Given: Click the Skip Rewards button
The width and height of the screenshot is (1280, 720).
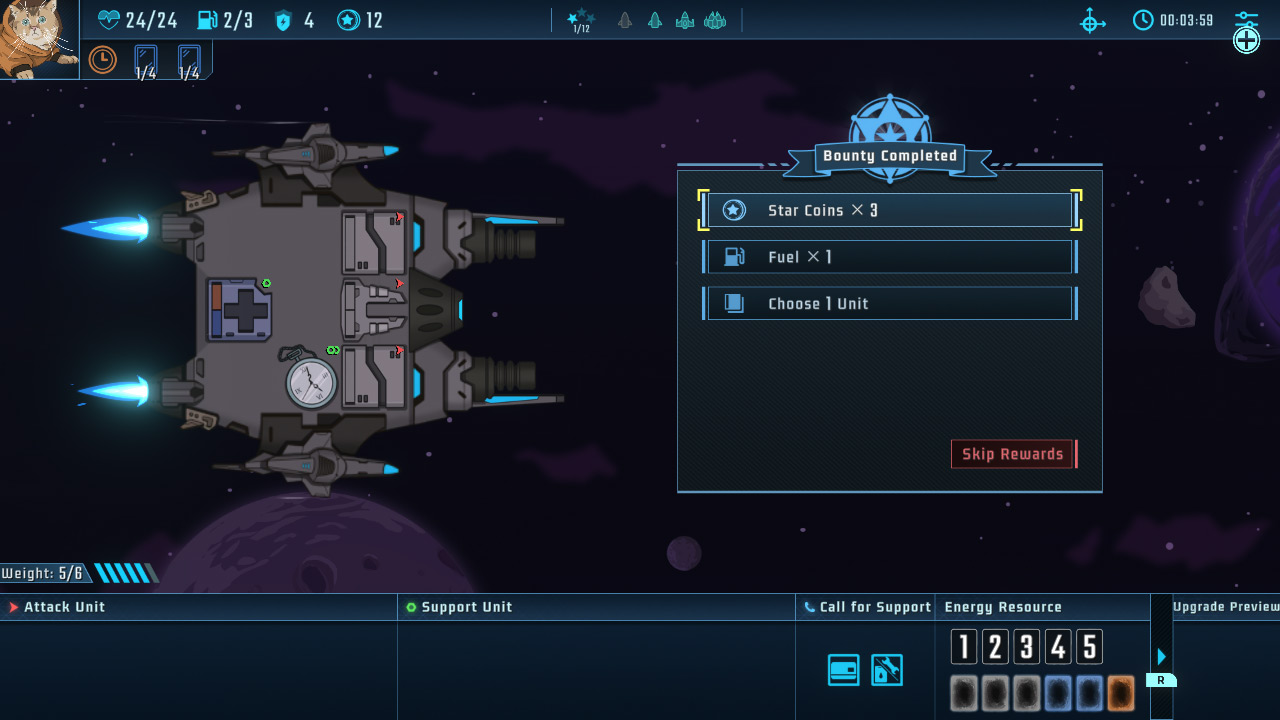Looking at the screenshot, I should click(1012, 453).
